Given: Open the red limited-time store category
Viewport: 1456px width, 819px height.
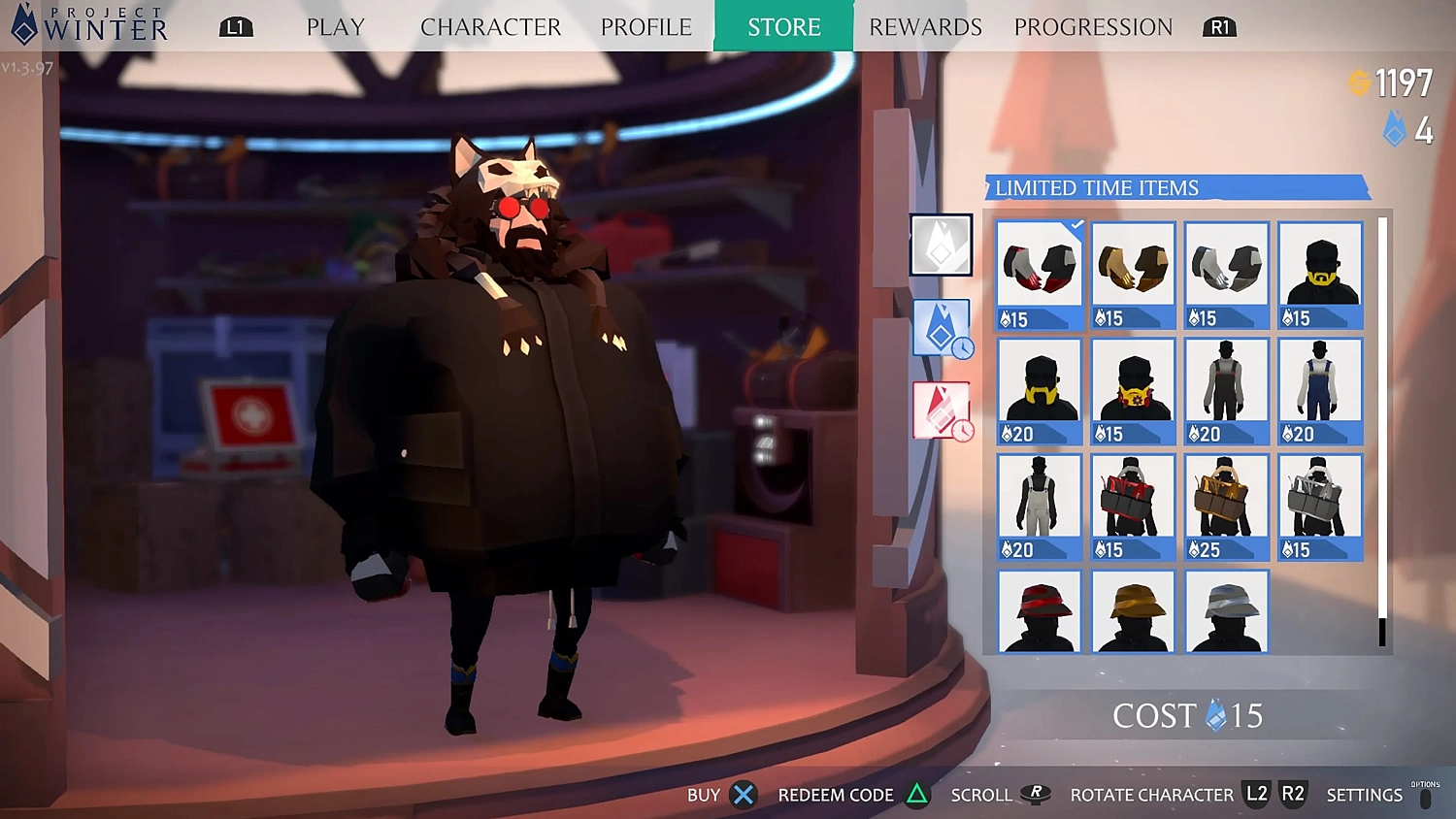Looking at the screenshot, I should point(941,409).
